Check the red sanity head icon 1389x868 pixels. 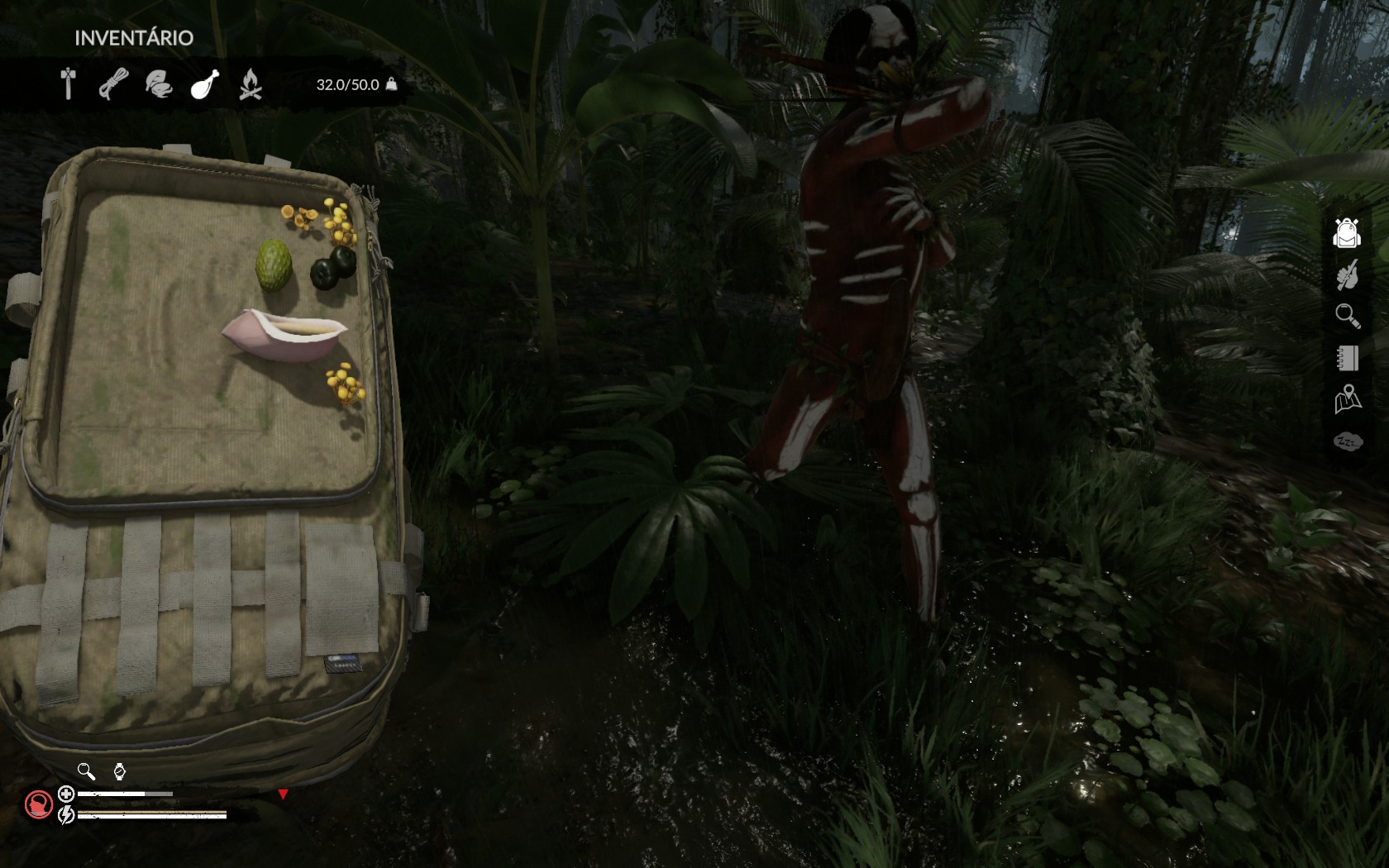pos(38,804)
